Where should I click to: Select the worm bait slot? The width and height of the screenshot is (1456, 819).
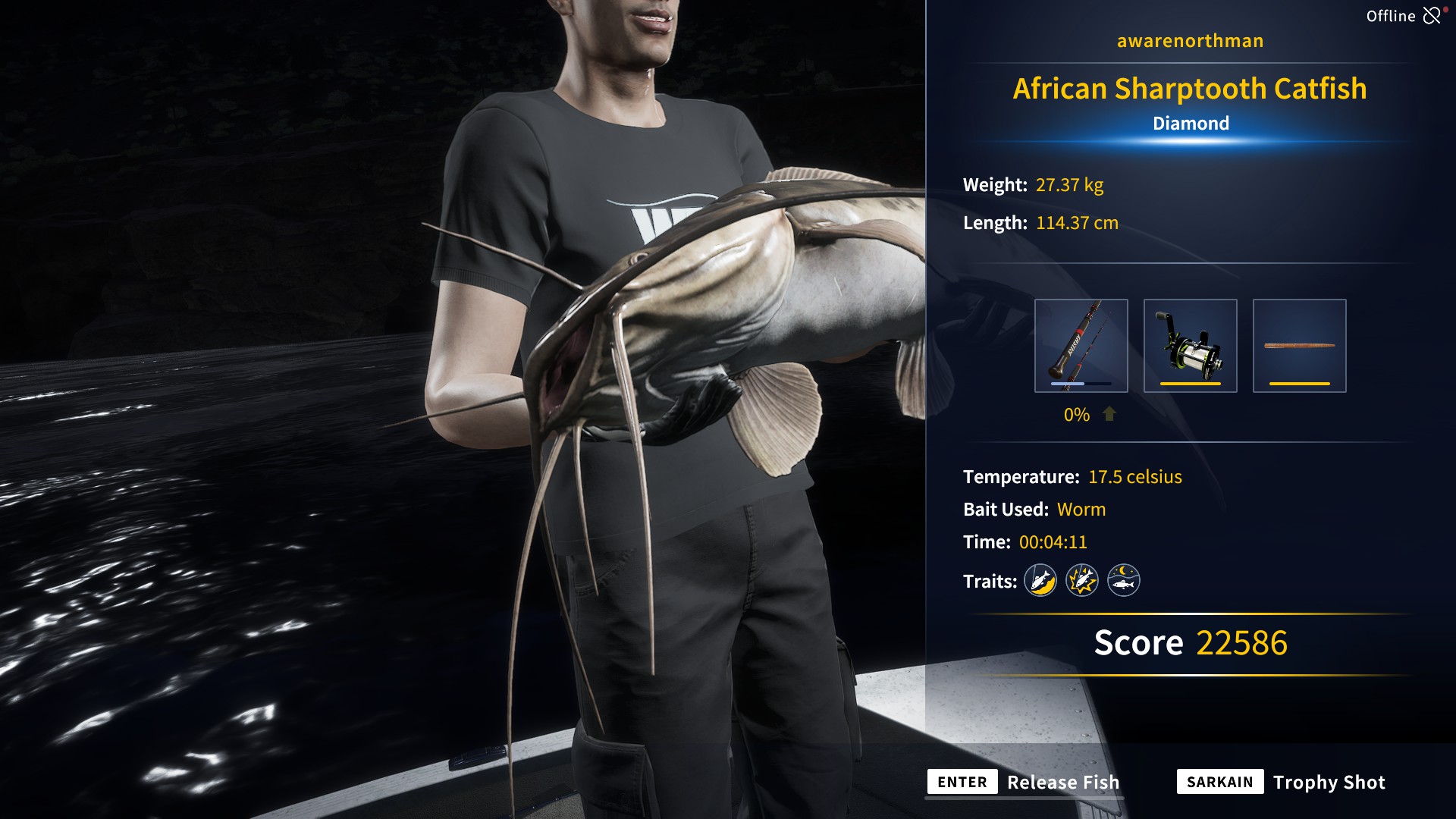tap(1299, 346)
